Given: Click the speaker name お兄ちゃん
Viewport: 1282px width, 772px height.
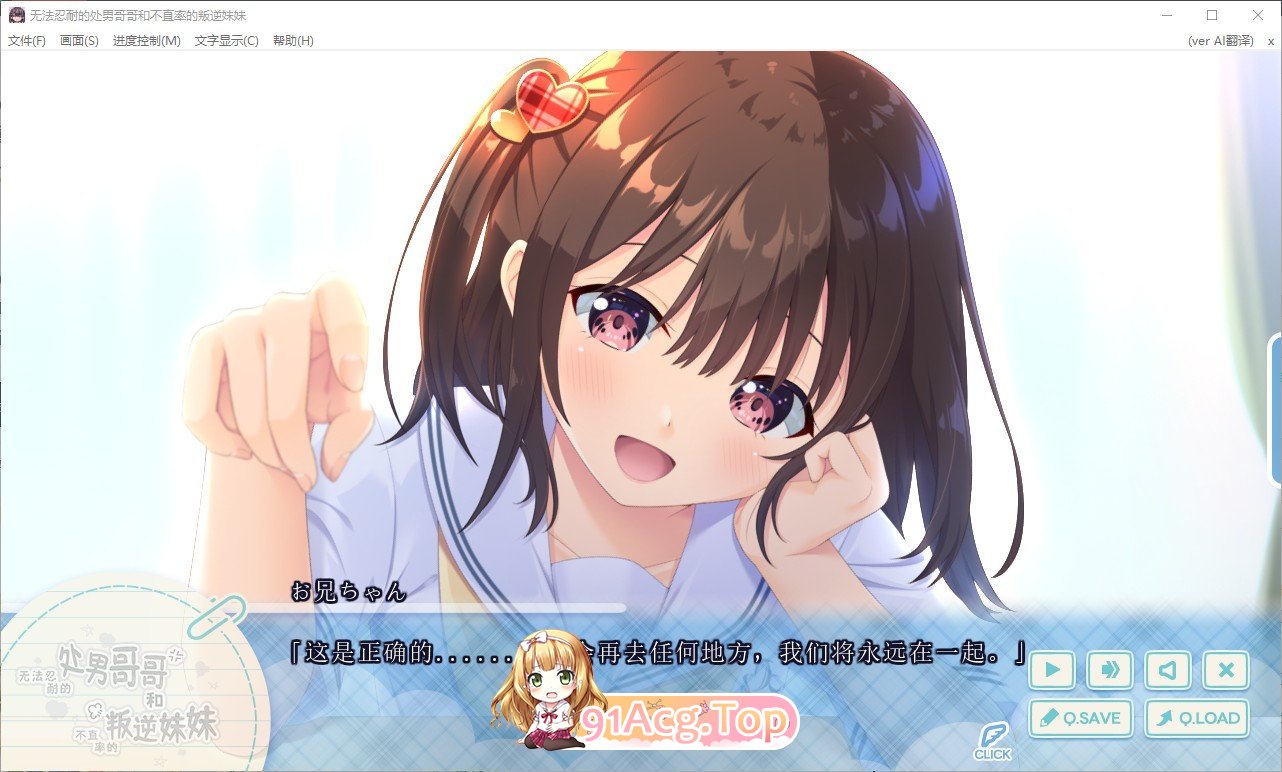Looking at the screenshot, I should tap(346, 592).
